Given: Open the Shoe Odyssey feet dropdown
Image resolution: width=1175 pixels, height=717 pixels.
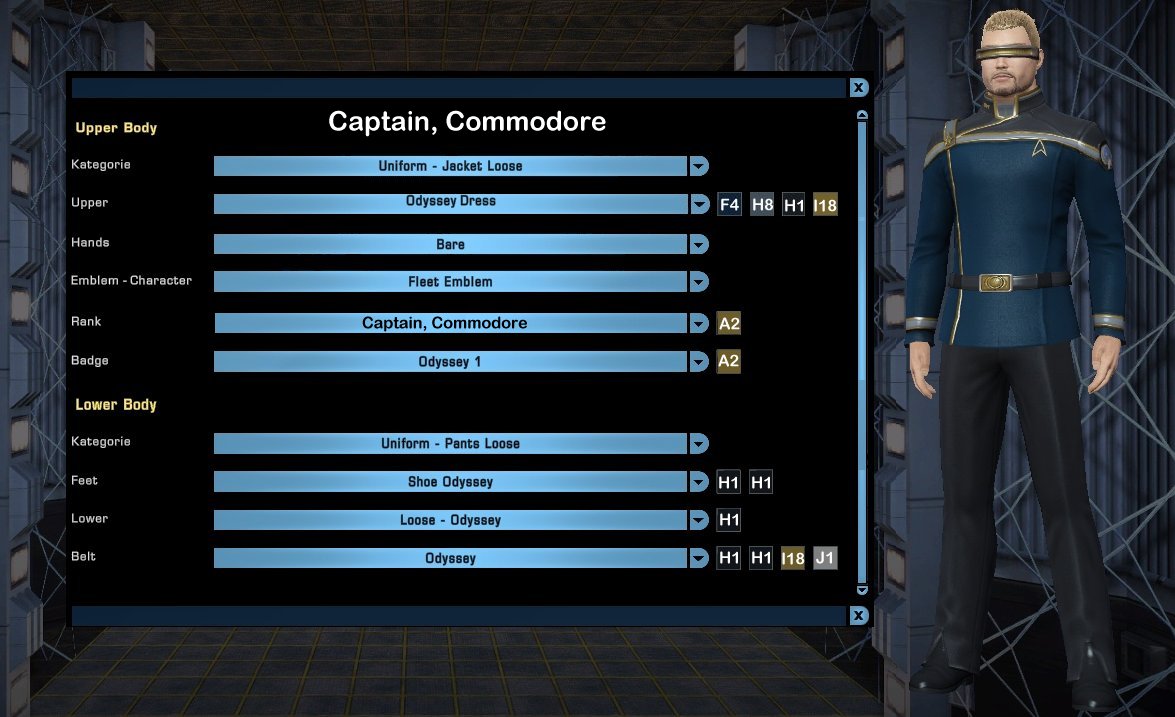Looking at the screenshot, I should click(x=699, y=482).
